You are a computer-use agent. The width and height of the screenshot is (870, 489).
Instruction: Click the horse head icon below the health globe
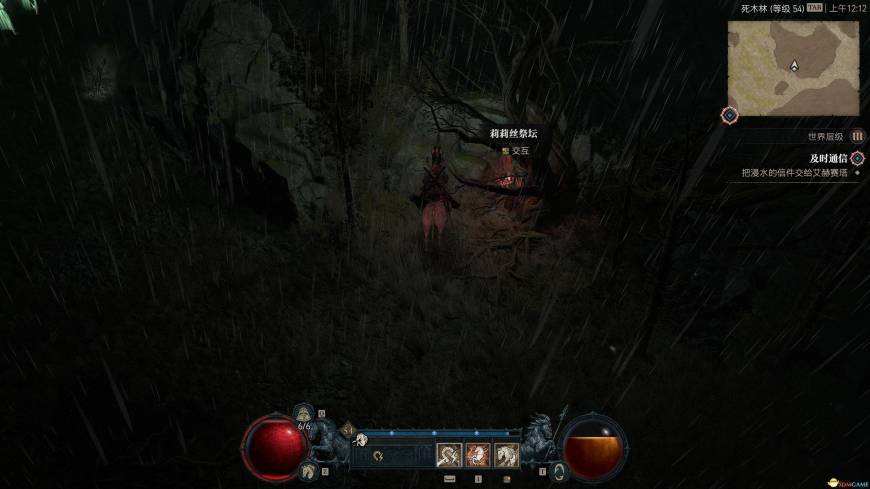pos(309,470)
